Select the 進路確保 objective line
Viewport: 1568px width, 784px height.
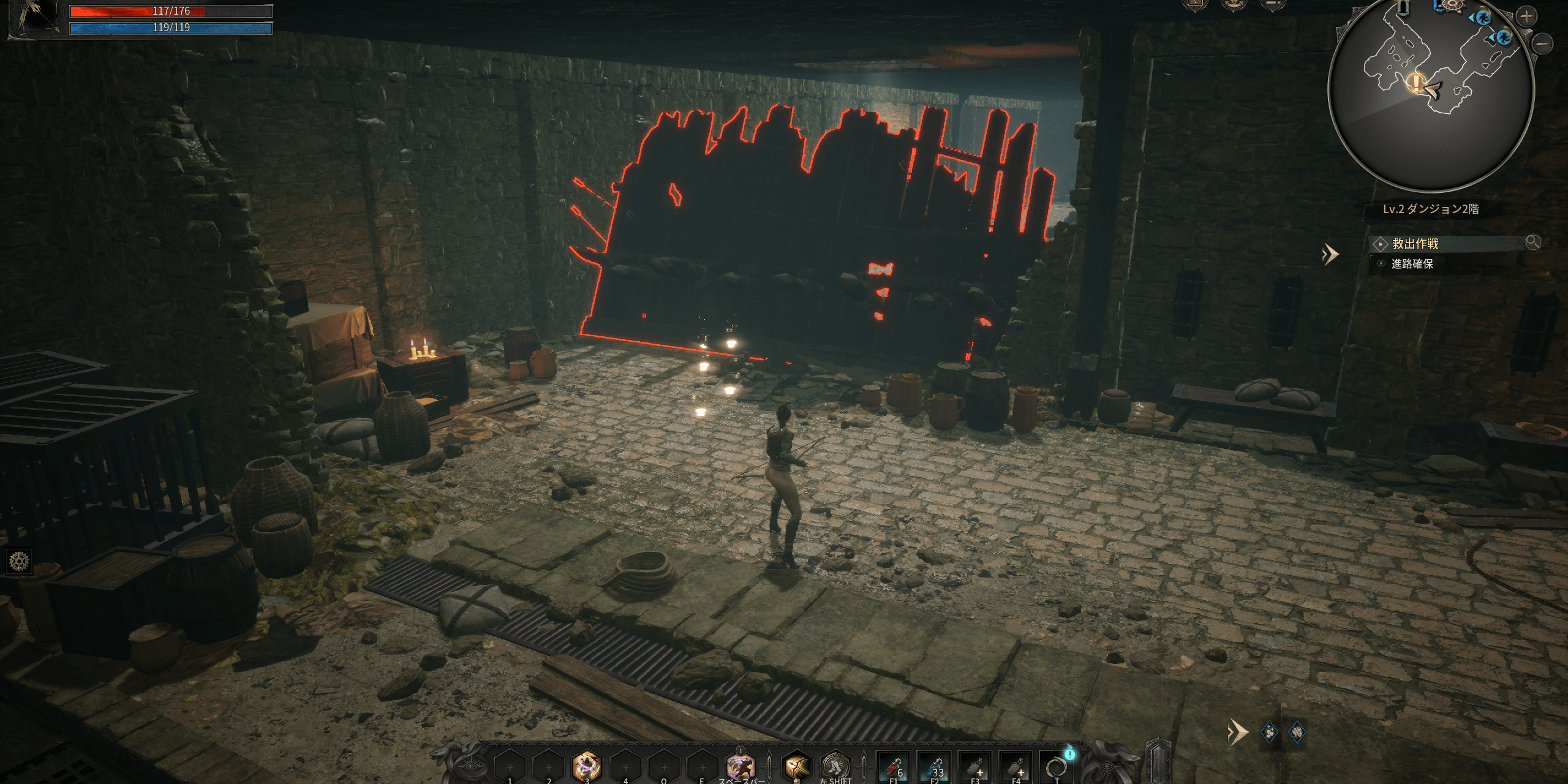pos(1412,264)
